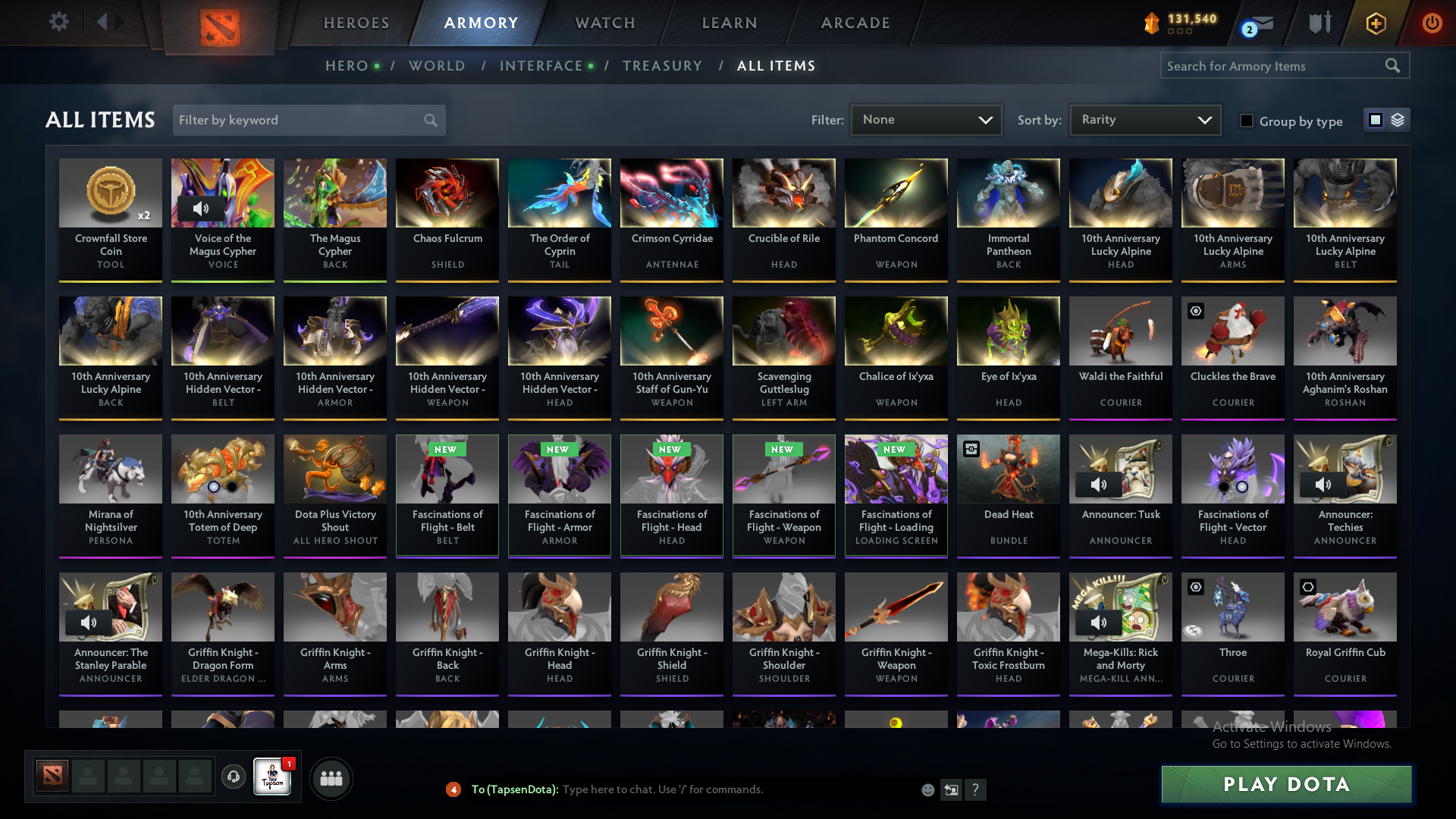Open the armory battle shield-and-sword icon
The image size is (1456, 819).
point(1319,23)
